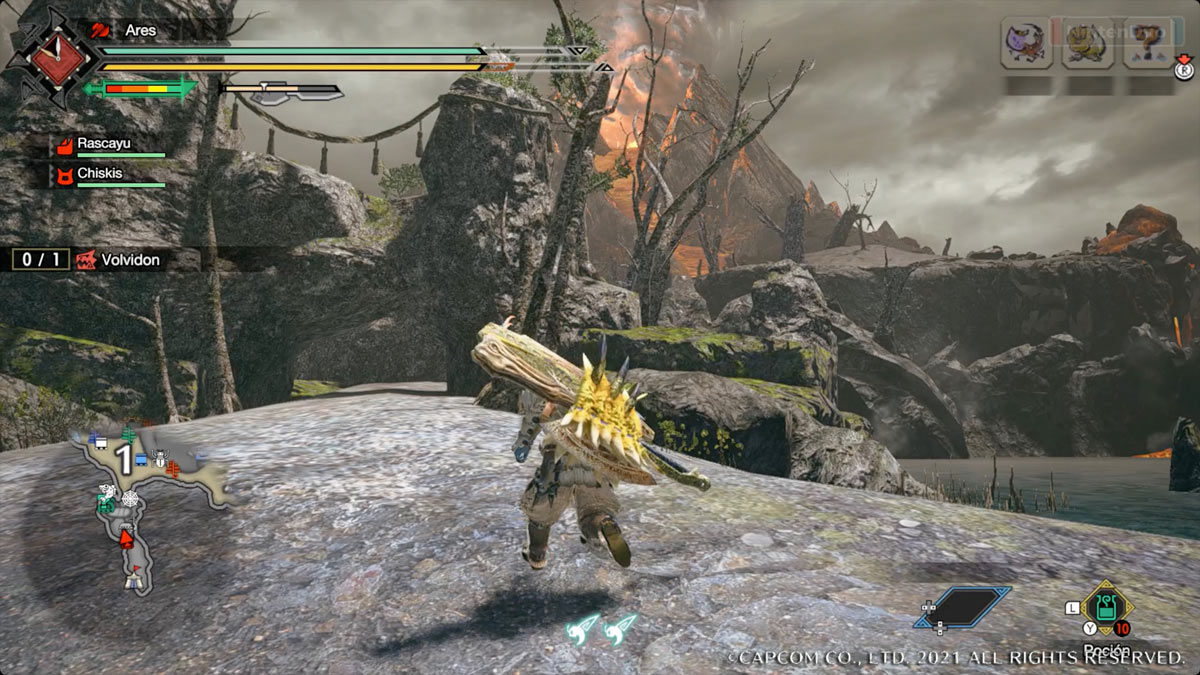The width and height of the screenshot is (1200, 675).
Task: Click the white beetle marker on minimap
Action: 161,455
